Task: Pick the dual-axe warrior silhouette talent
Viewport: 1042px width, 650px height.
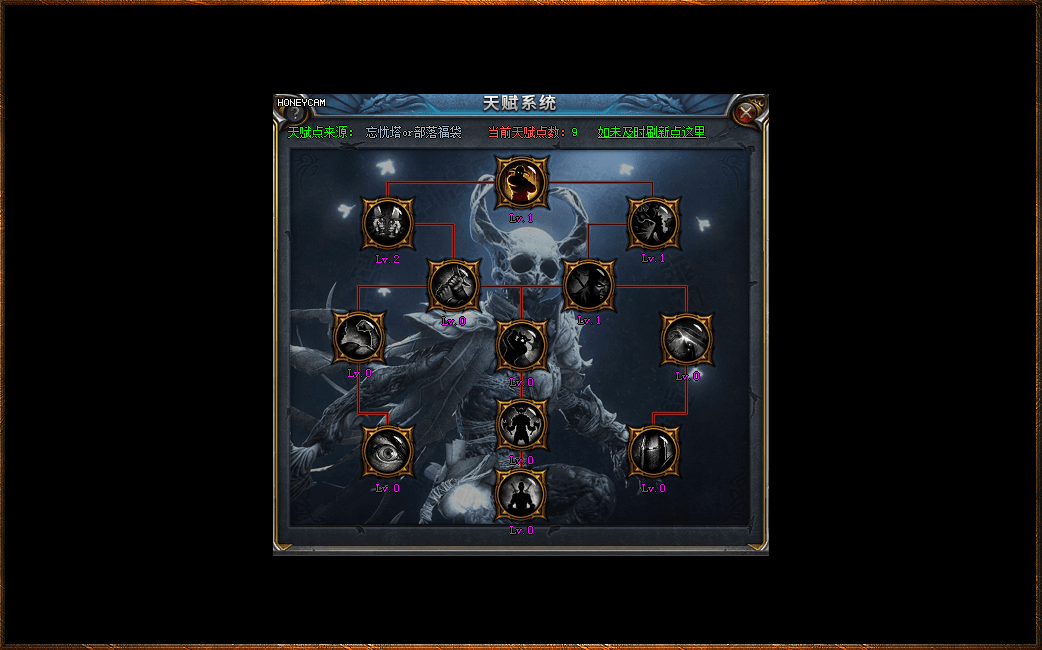Action: 522,425
